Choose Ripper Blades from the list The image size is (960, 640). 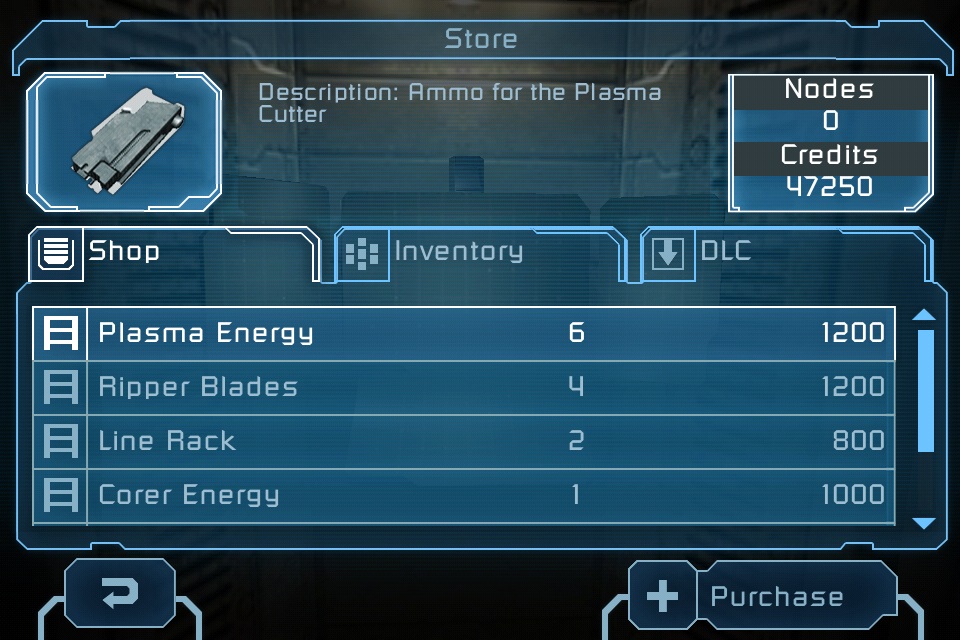point(465,387)
